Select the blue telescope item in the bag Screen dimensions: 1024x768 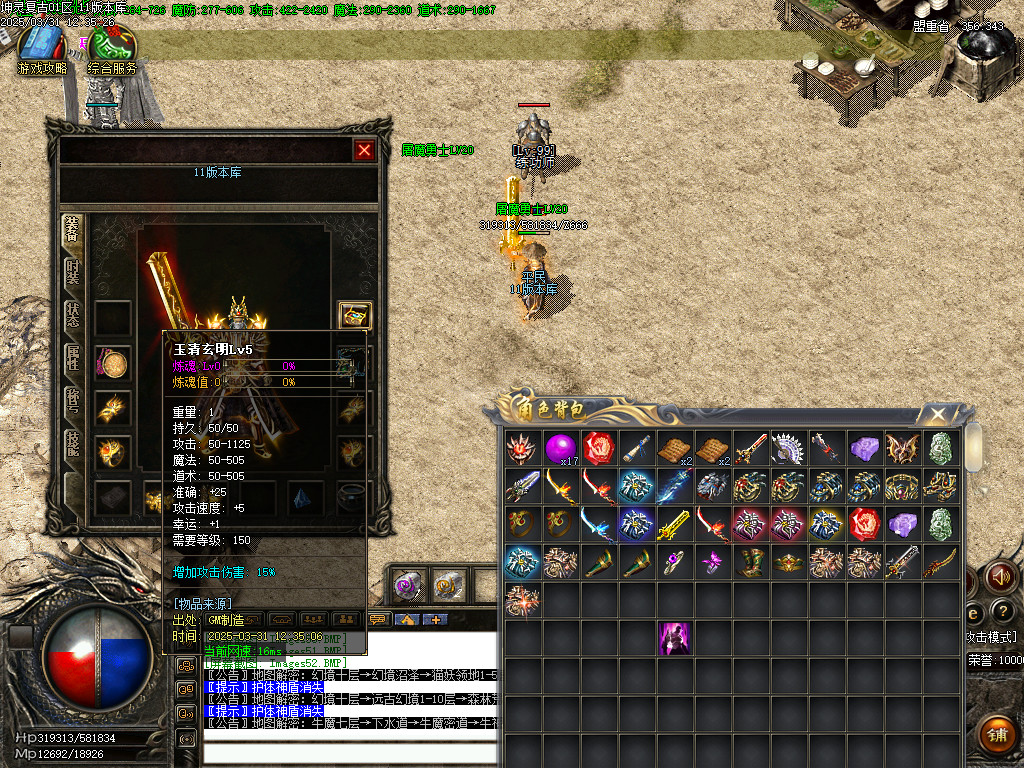point(637,448)
